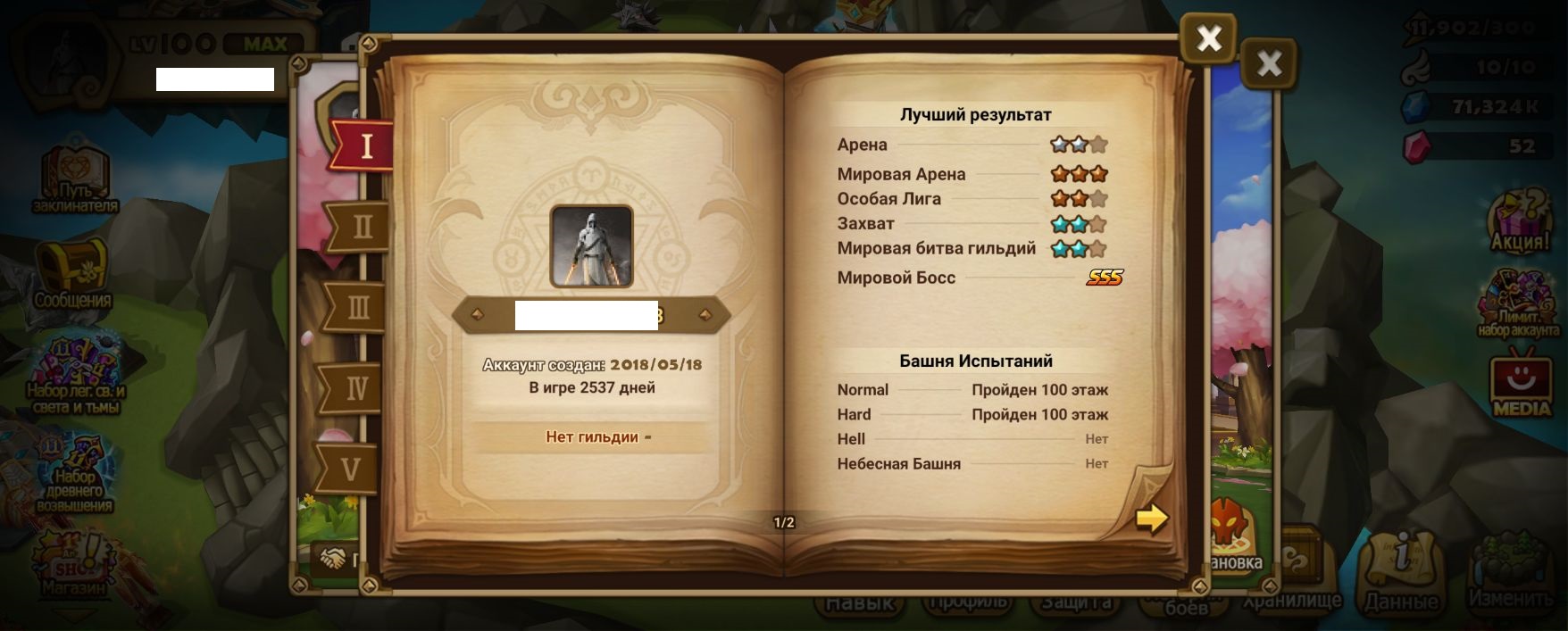Click the 'Изменить' button
Viewport: 1568px width, 631px height.
click(x=1511, y=571)
